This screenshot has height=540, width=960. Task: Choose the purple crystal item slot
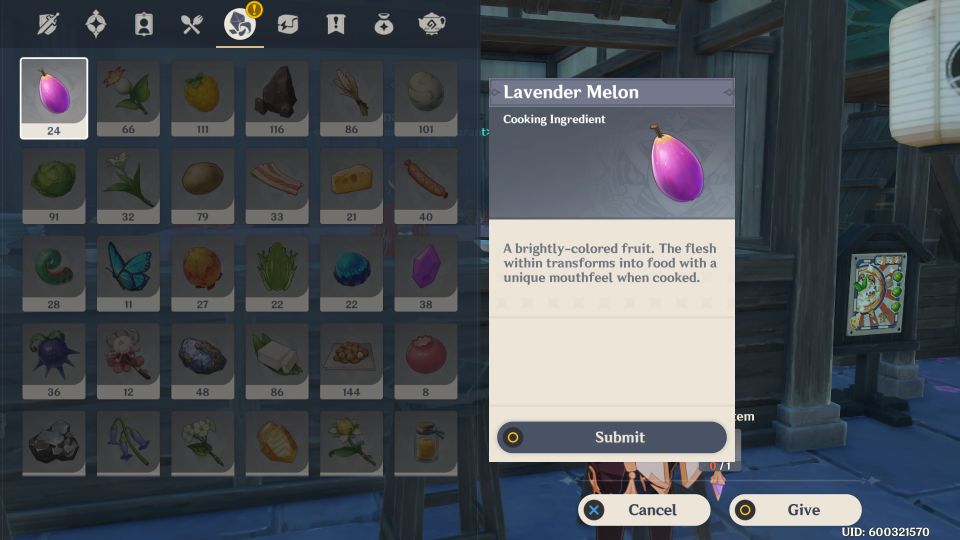426,273
